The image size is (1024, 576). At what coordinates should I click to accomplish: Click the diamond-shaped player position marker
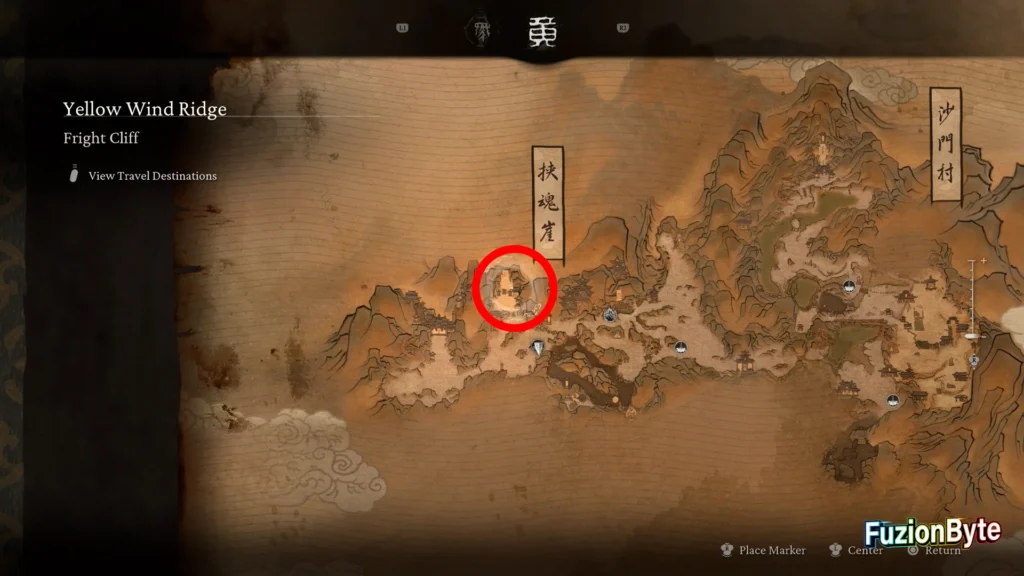tap(541, 348)
